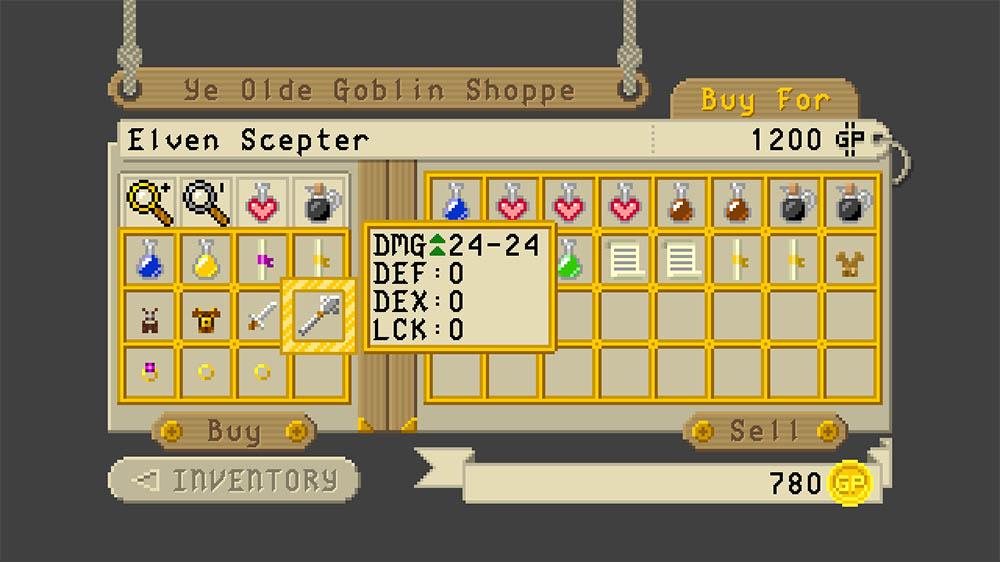Image resolution: width=1000 pixels, height=562 pixels.
Task: Pick the blue potion in the sell grid
Action: 456,204
